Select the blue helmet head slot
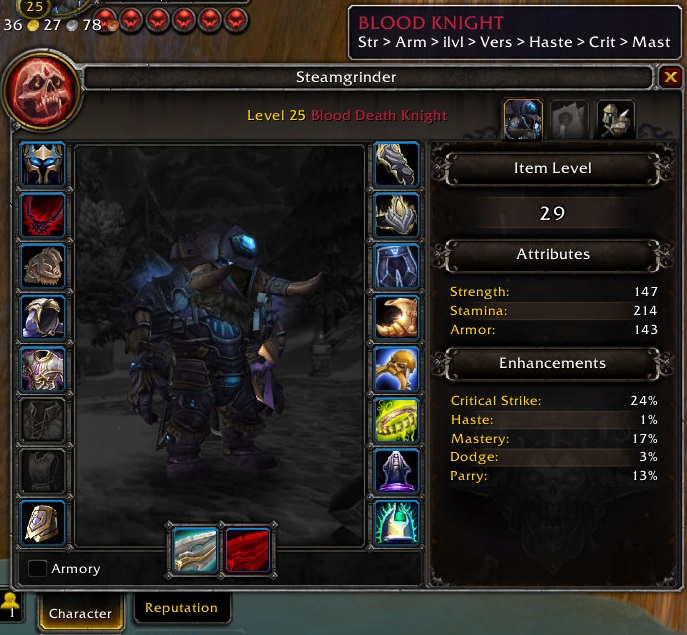The image size is (687, 635). click(x=43, y=164)
